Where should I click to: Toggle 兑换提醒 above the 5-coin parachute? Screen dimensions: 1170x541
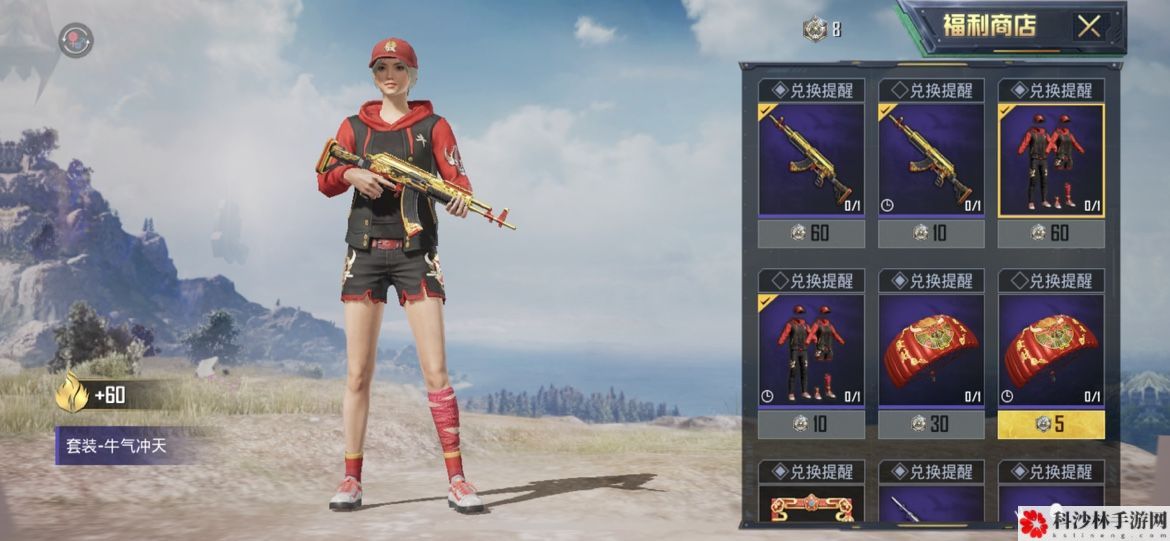[x=1051, y=280]
